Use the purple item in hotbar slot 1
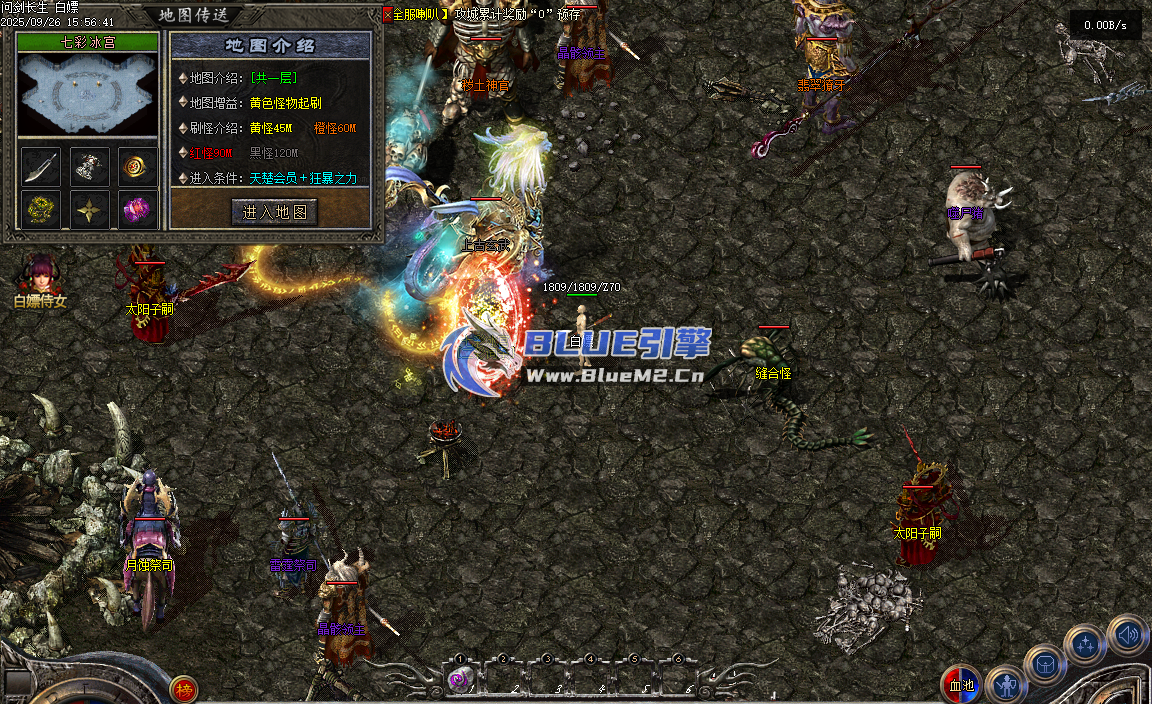 [459, 680]
